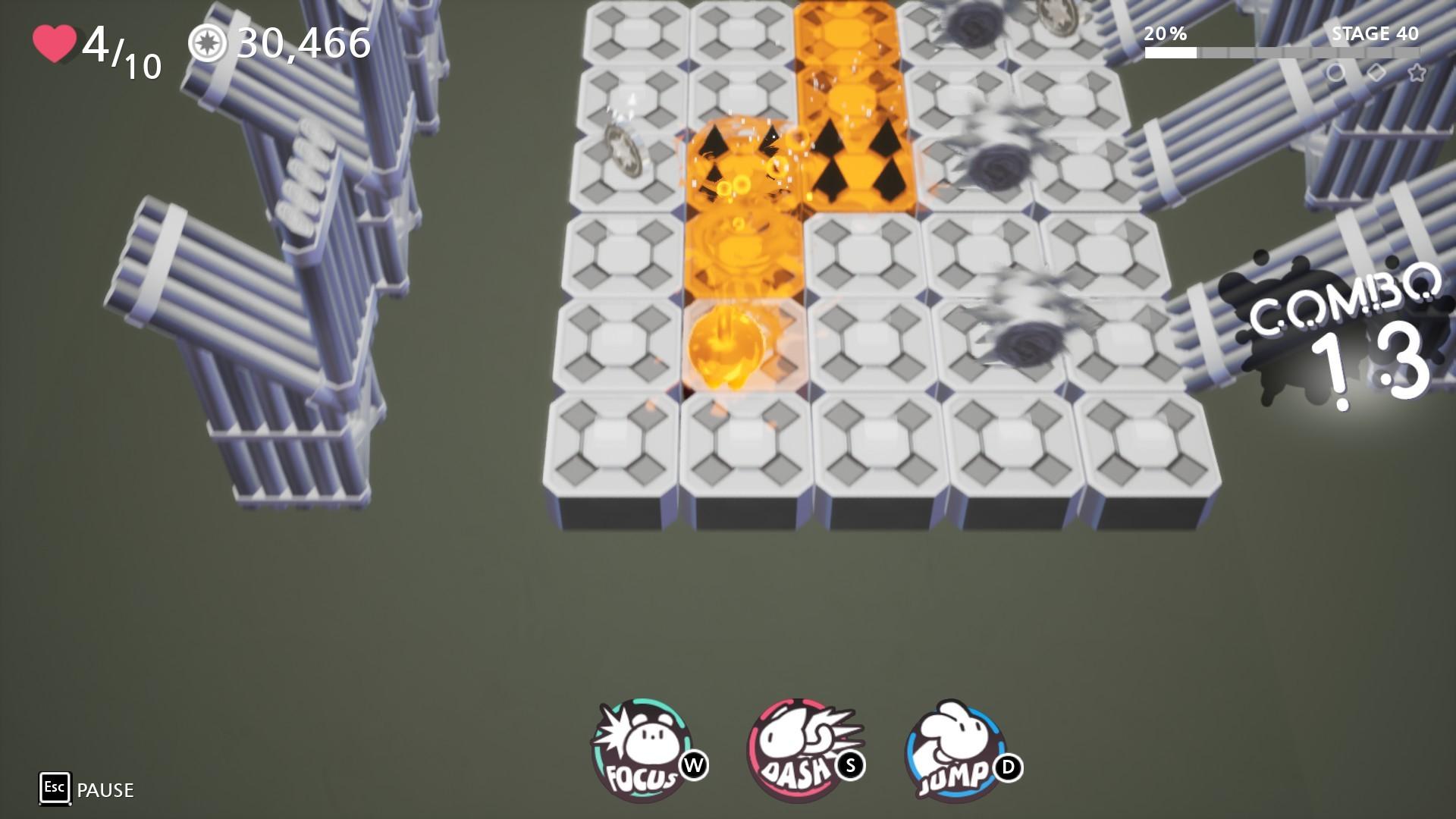Screen dimensions: 1456x819
Task: Click the PAUSE label text
Action: [x=105, y=790]
